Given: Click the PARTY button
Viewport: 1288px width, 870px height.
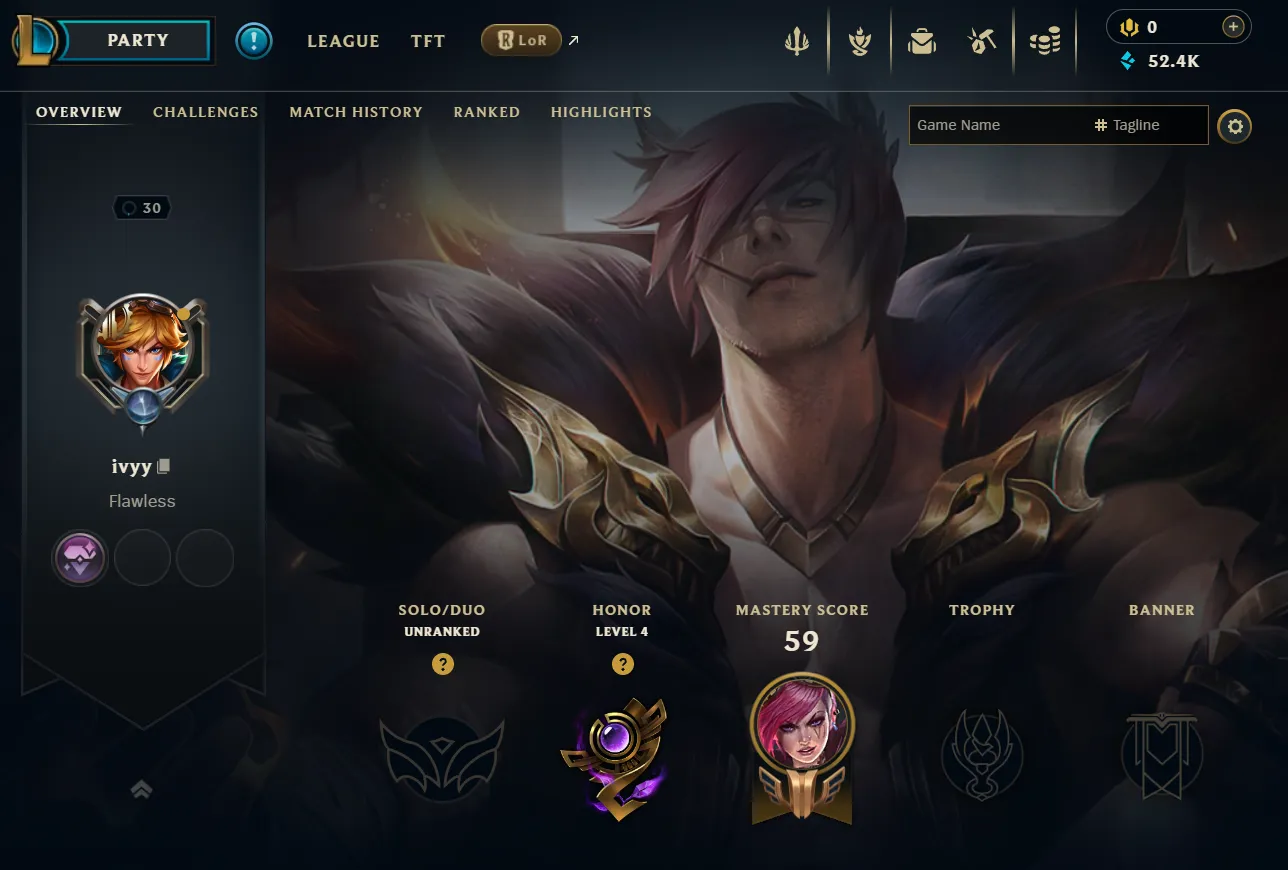Looking at the screenshot, I should (137, 40).
